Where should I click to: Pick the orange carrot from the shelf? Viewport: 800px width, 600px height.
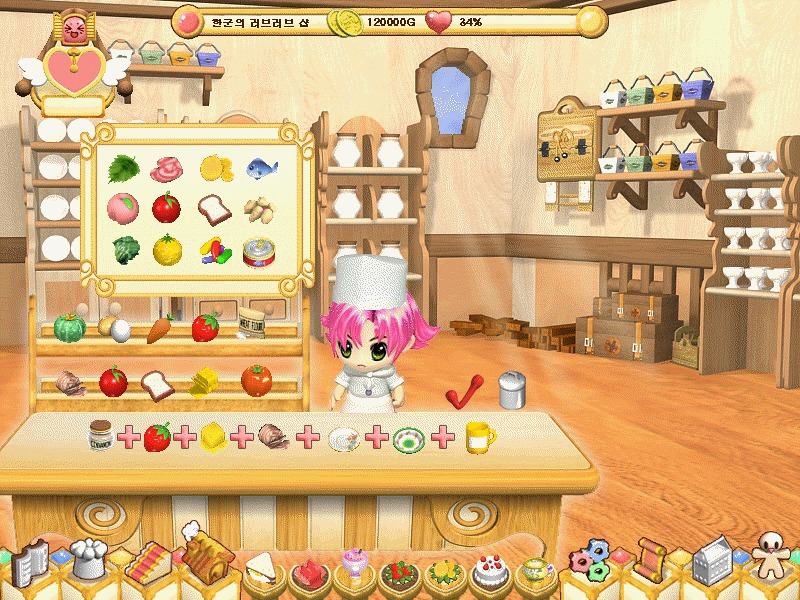[x=161, y=328]
